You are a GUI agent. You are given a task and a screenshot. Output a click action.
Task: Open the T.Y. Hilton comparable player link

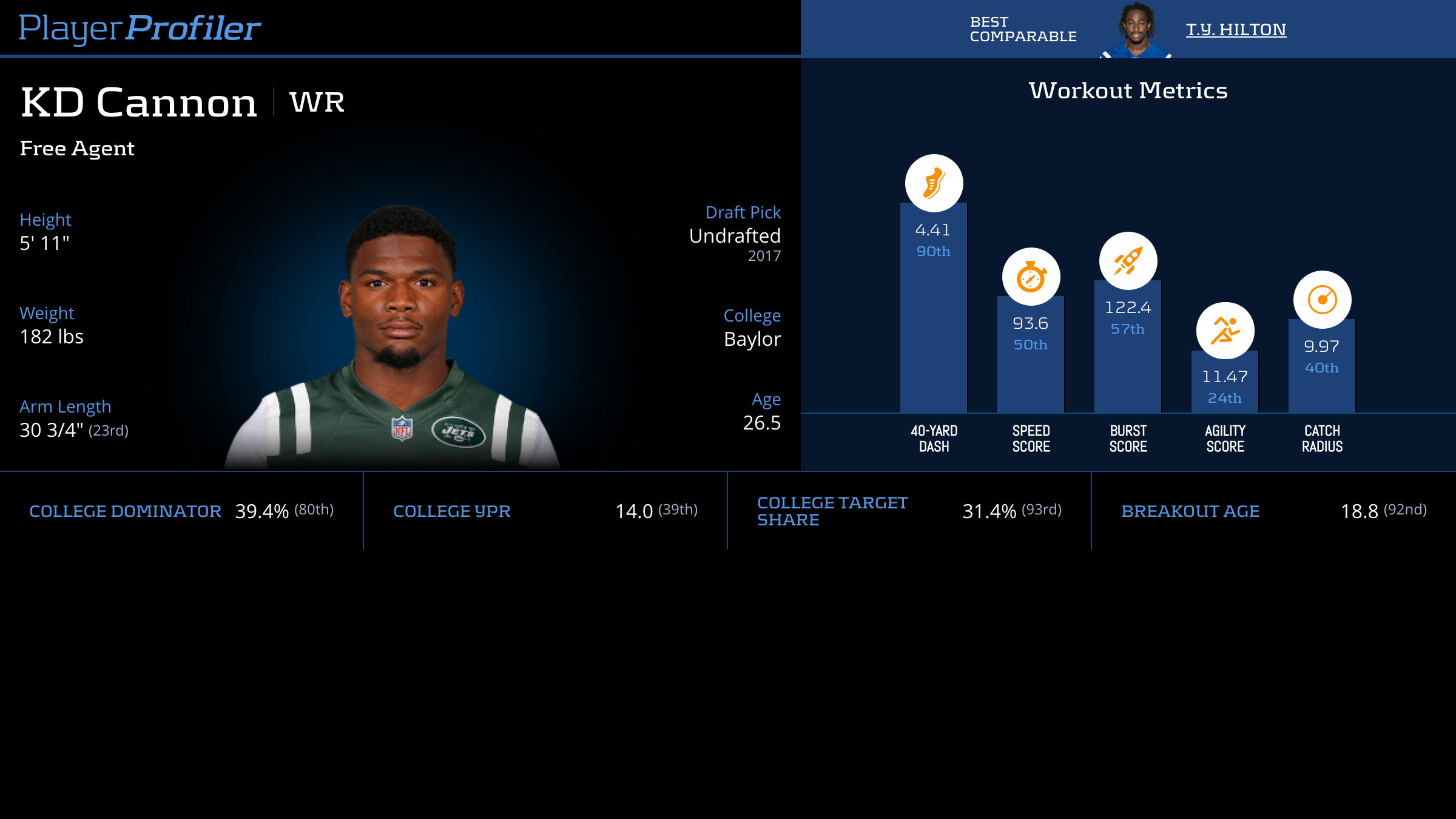coord(1236,30)
